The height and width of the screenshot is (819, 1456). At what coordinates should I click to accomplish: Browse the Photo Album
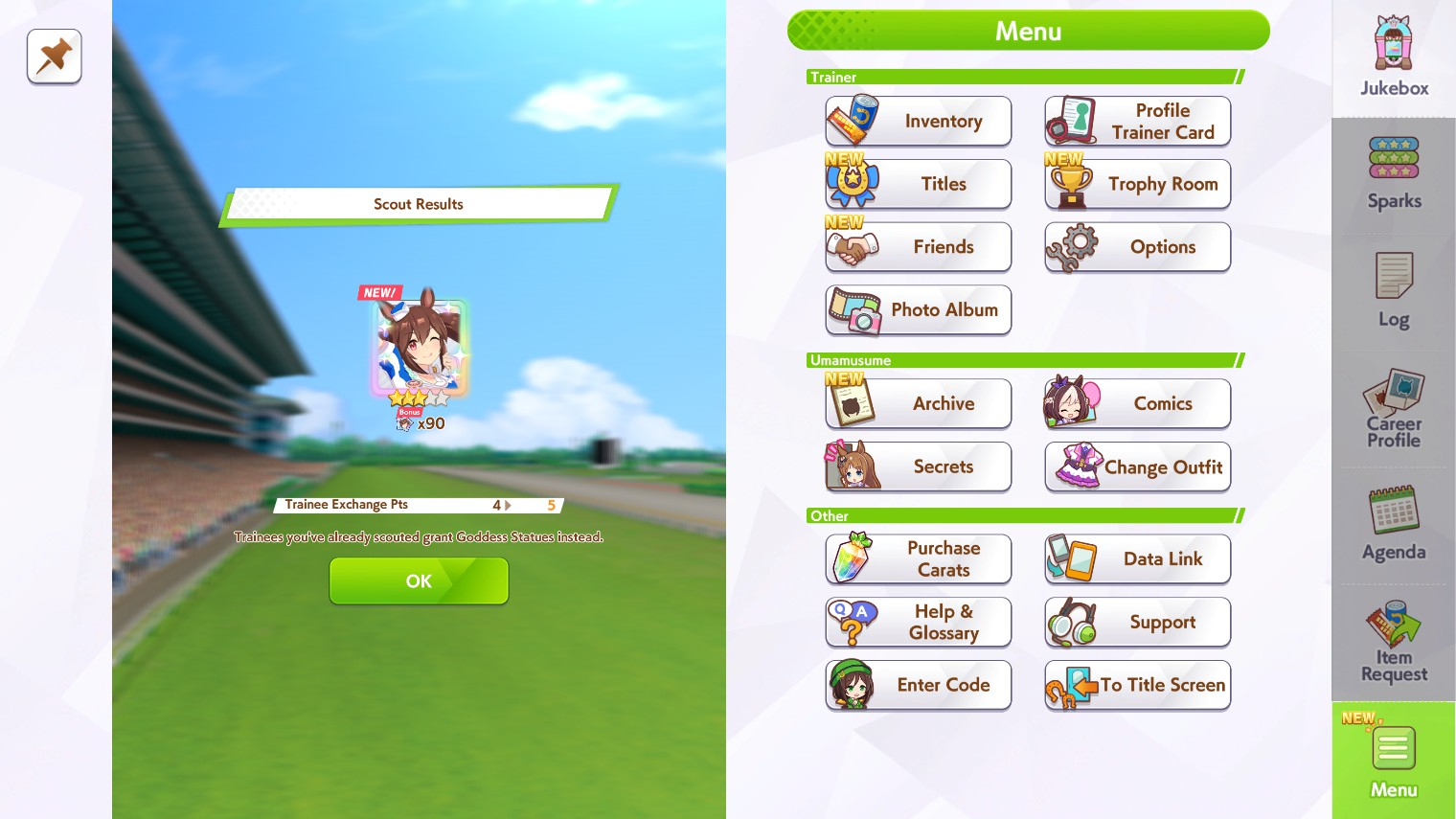tap(918, 309)
